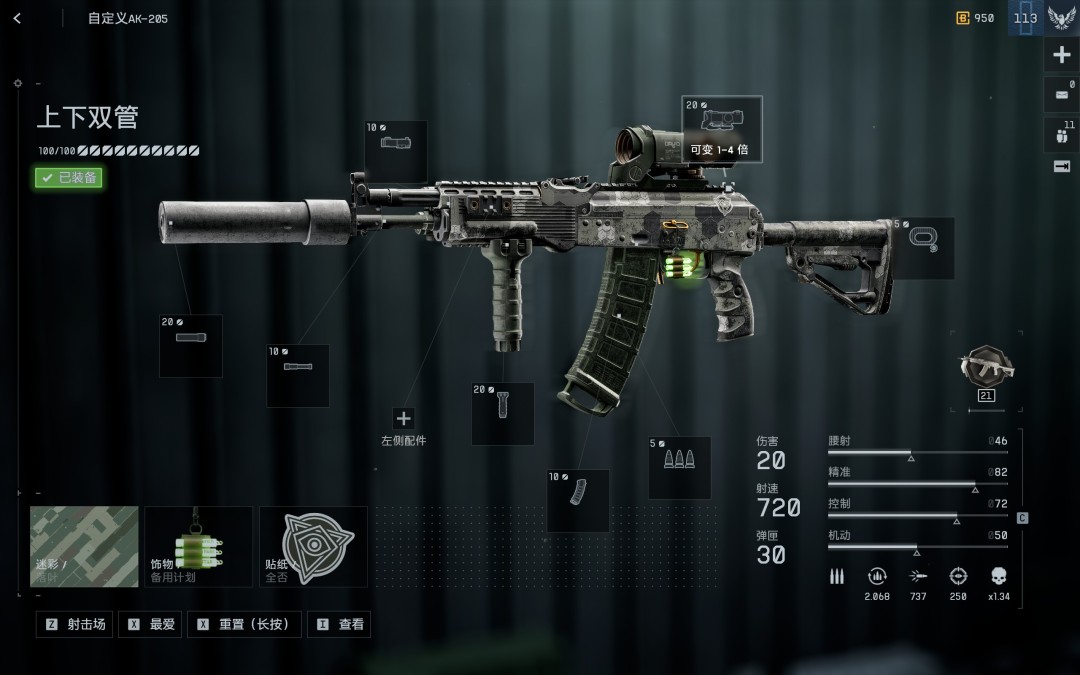The image size is (1080, 675).
Task: Choose the ammunition type slot with three bullets
Action: [679, 467]
